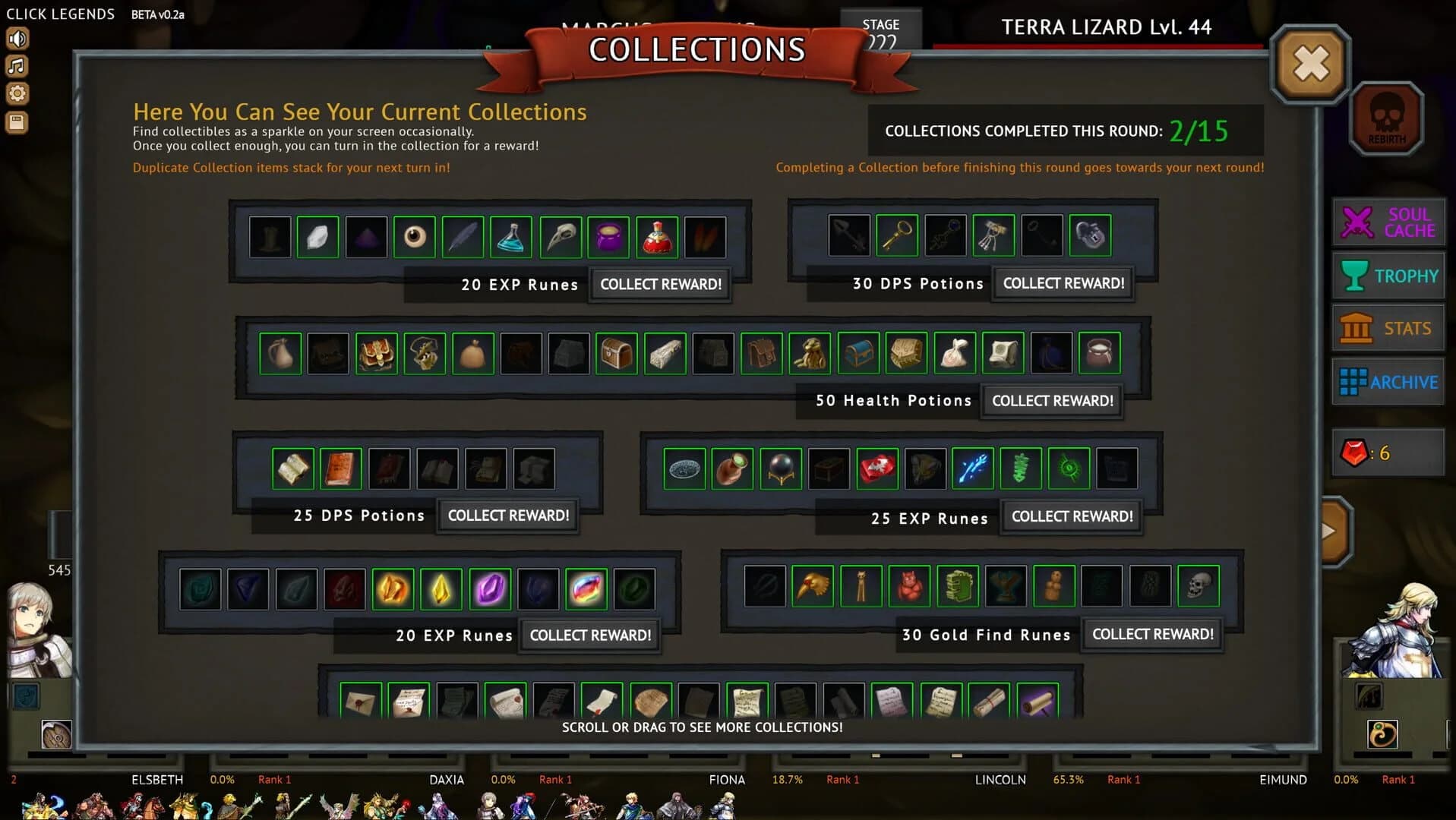
Task: Save the game using the floppy disk icon
Action: [17, 121]
